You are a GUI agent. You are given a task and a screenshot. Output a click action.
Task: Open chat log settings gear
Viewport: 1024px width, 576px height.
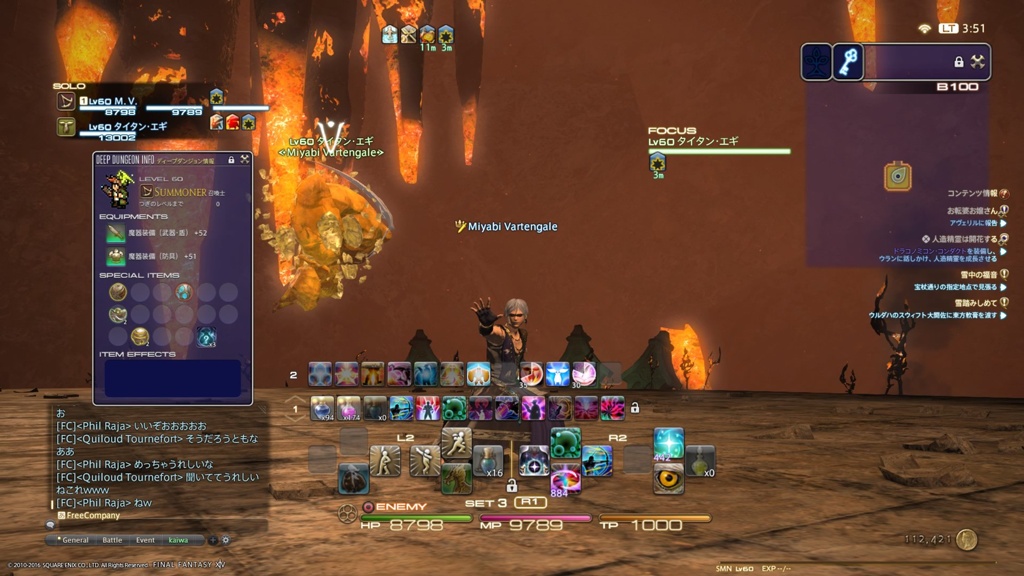coord(225,540)
